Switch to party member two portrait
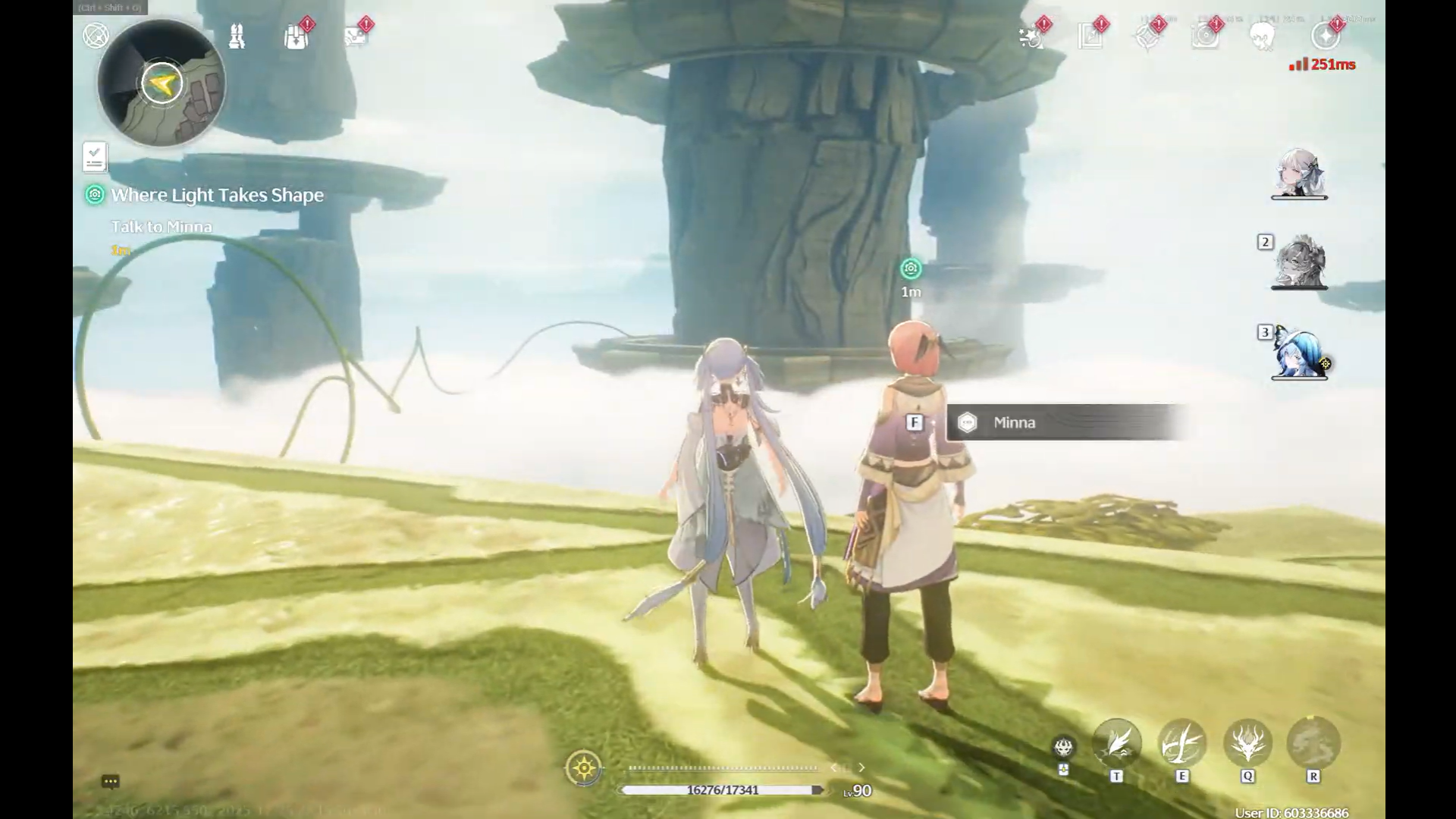1456x819 pixels. click(x=1299, y=262)
